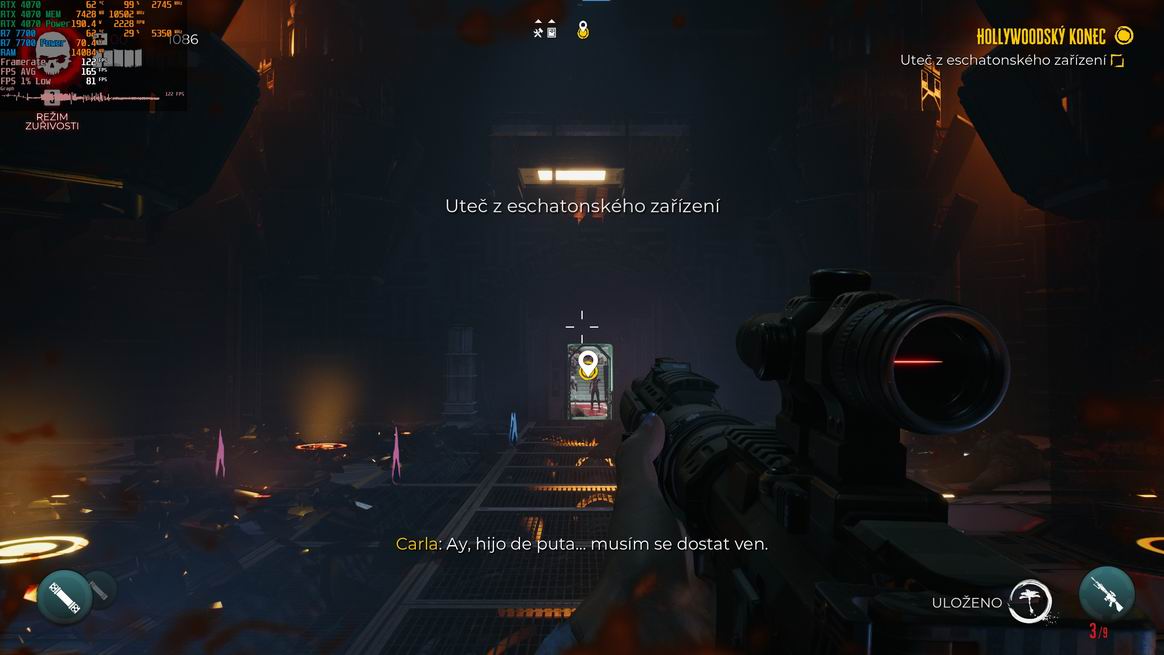Click the palm tree autosave icon

pos(1029,602)
